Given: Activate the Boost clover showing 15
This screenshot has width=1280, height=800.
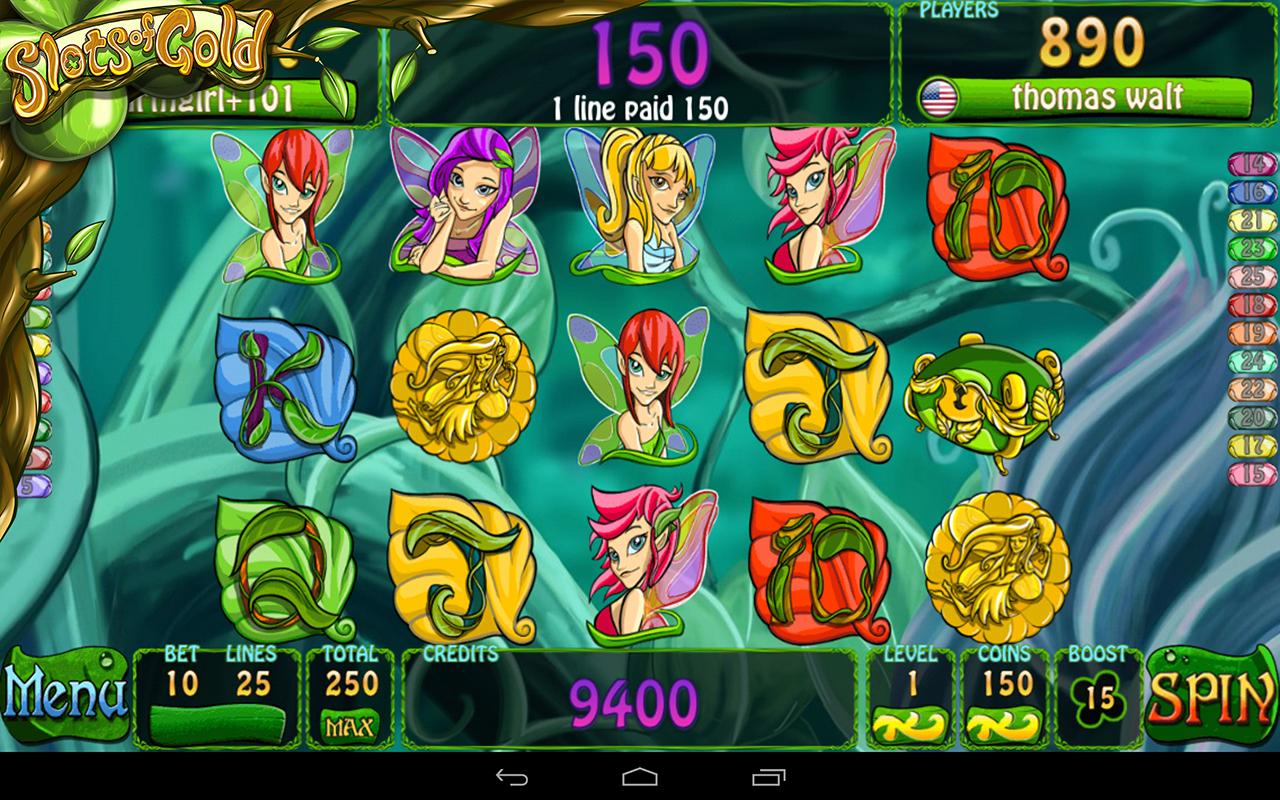Looking at the screenshot, I should (x=1099, y=698).
